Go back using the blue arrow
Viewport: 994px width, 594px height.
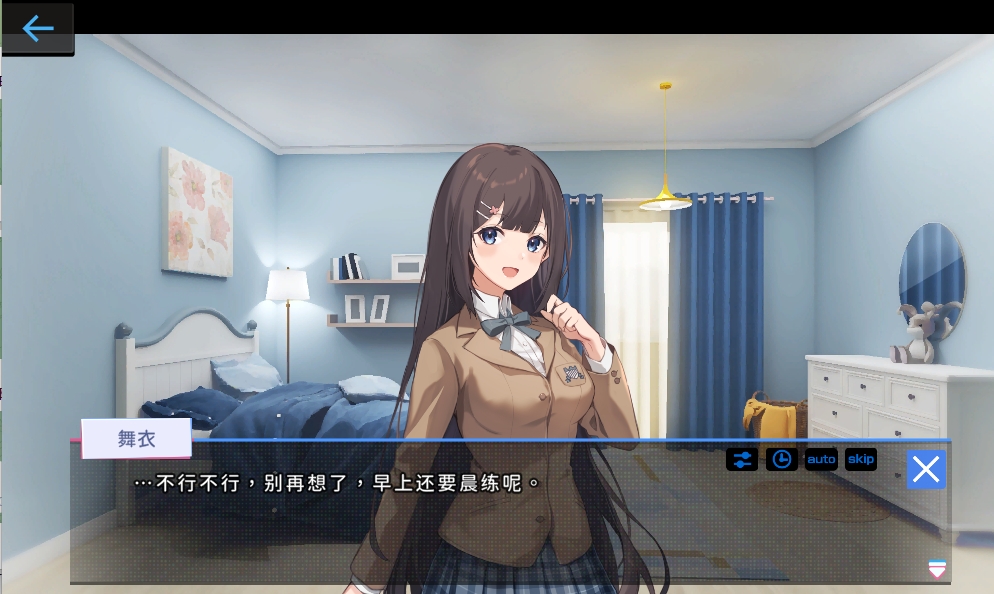click(x=38, y=28)
